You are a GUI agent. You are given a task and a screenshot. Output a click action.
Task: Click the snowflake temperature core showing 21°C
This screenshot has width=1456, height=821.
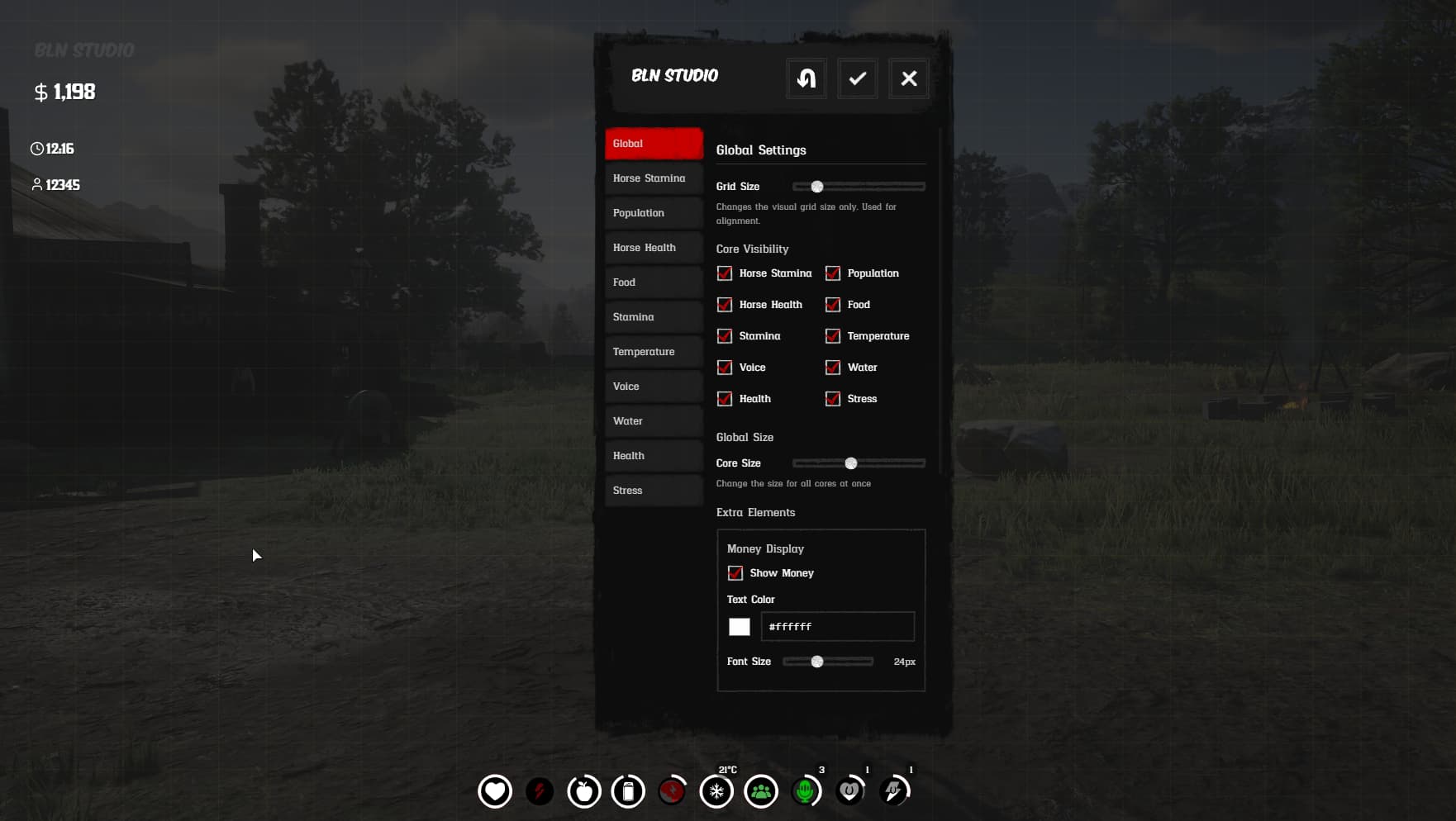point(716,790)
